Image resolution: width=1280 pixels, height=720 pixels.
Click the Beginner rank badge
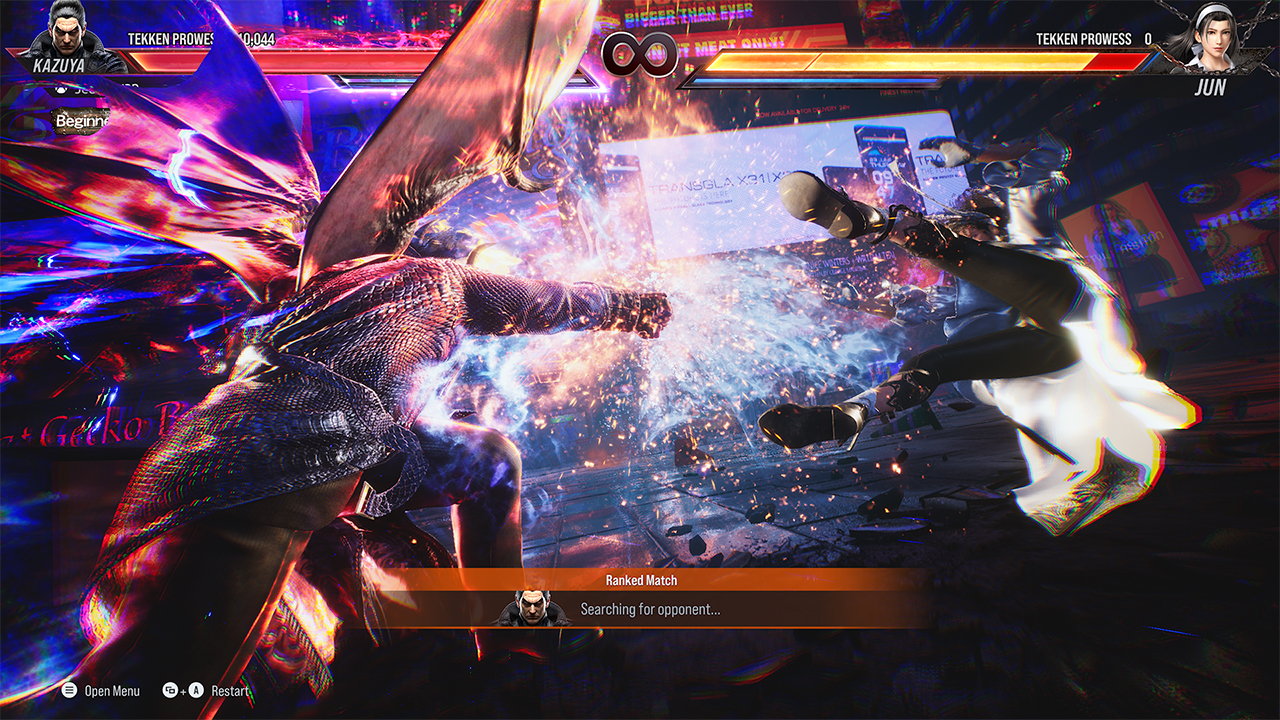[81, 122]
